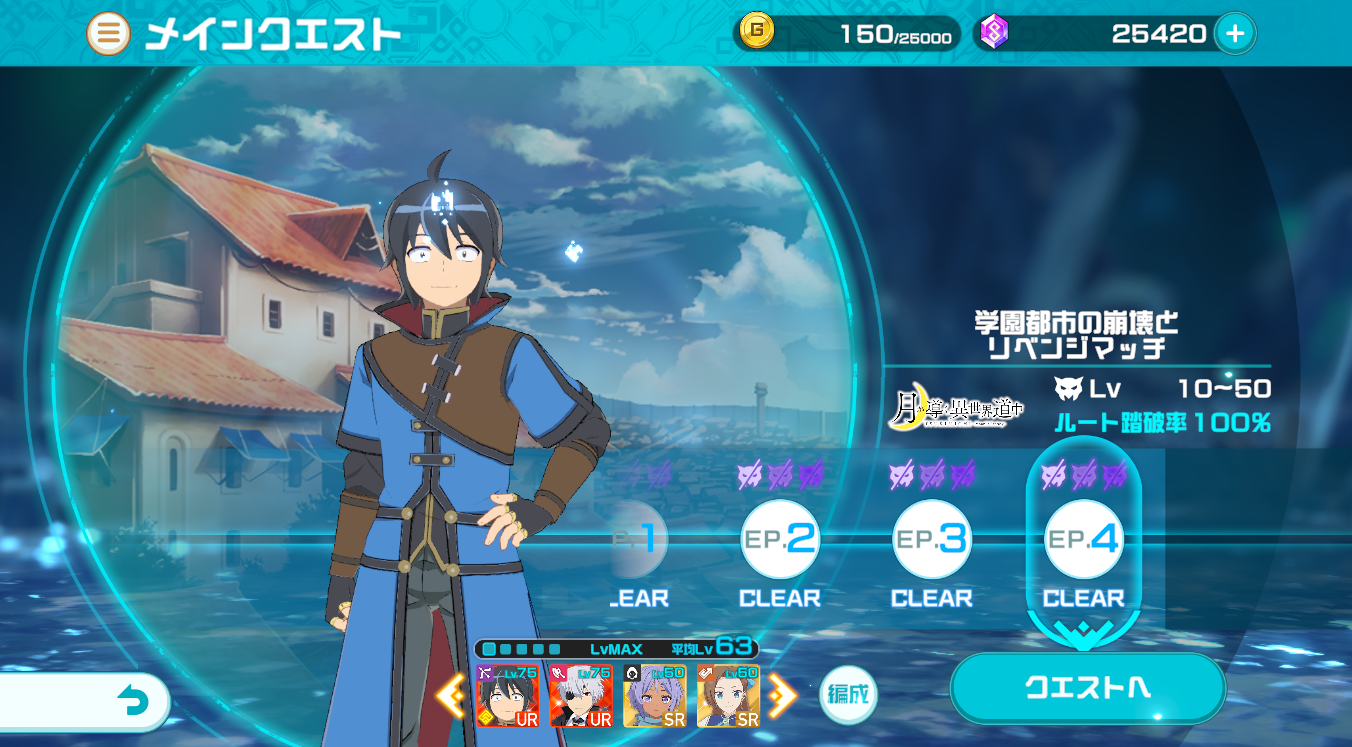Open the hamburger menu icon
The height and width of the screenshot is (747, 1352).
tap(108, 34)
